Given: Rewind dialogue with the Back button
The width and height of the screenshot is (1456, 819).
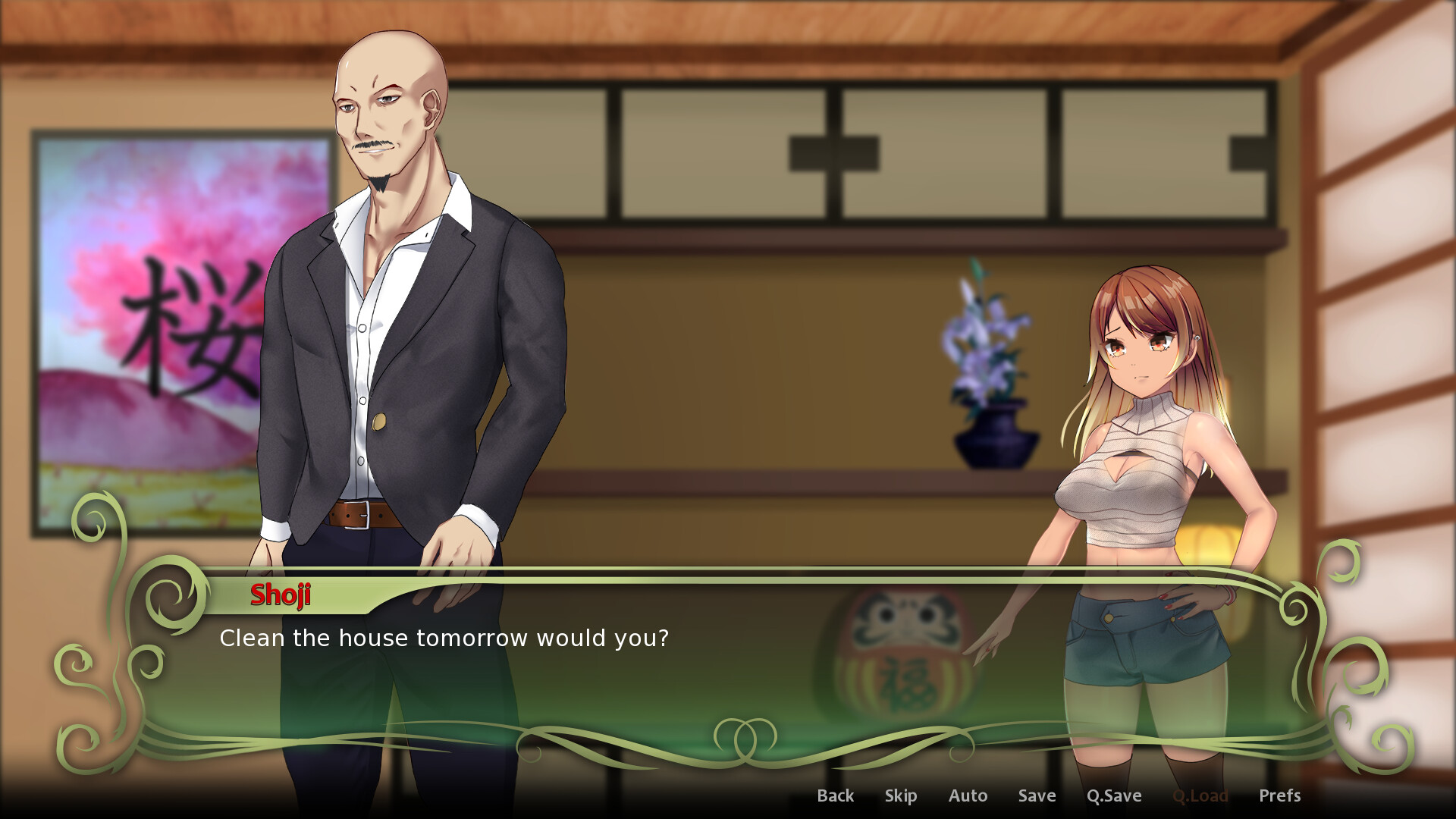Looking at the screenshot, I should [835, 795].
